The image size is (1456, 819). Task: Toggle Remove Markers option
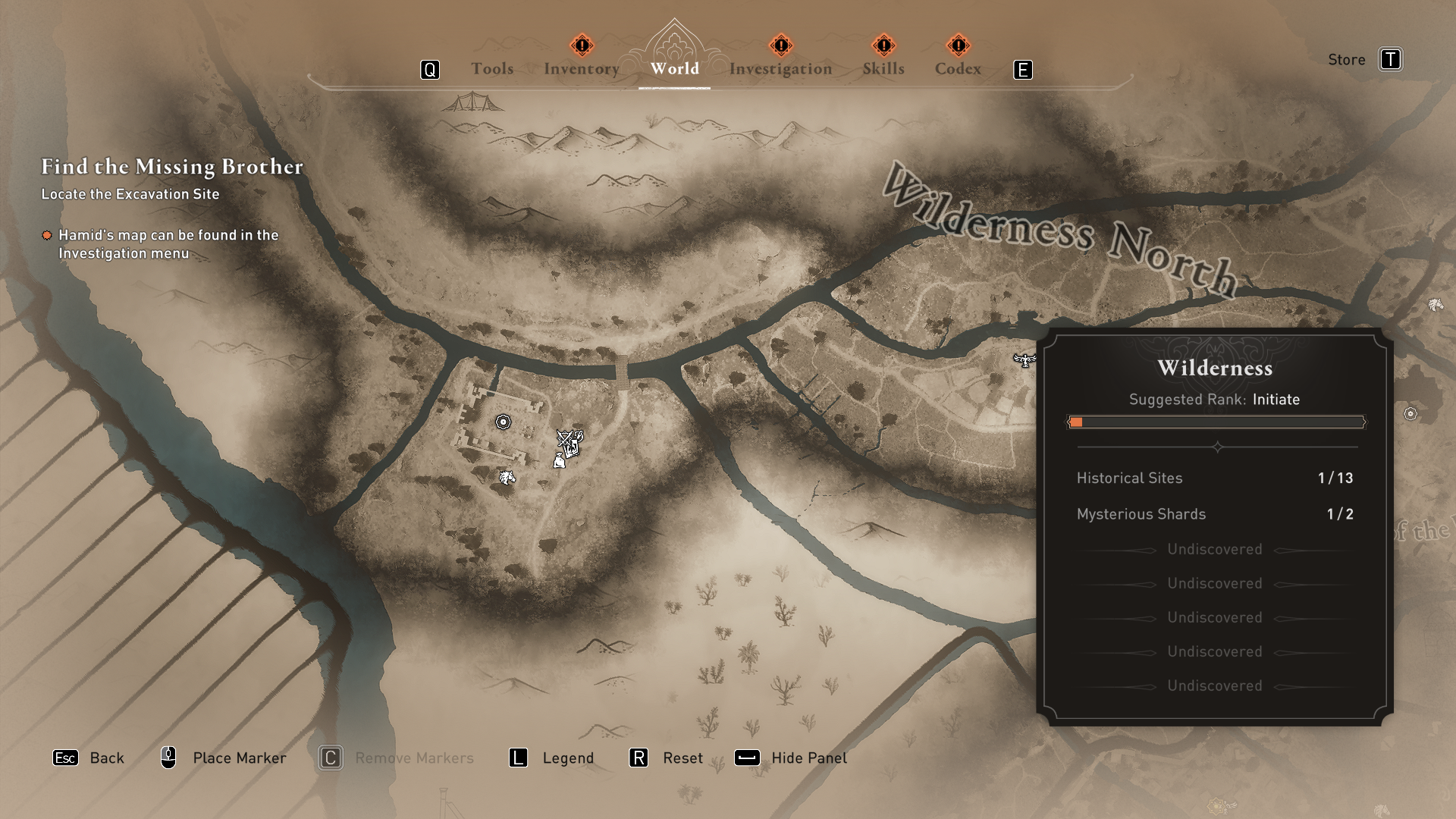414,758
